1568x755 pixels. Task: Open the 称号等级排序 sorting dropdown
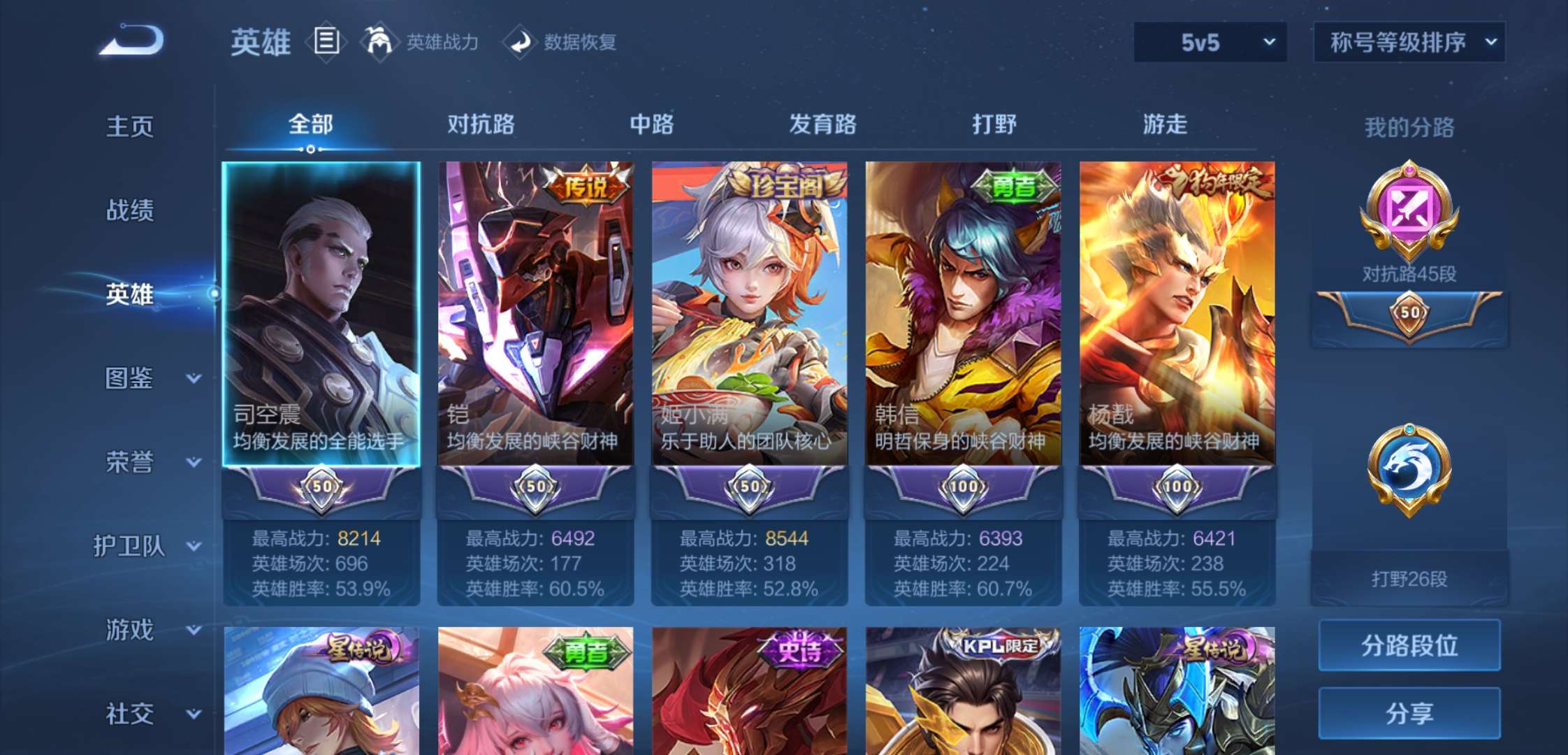point(1407,42)
